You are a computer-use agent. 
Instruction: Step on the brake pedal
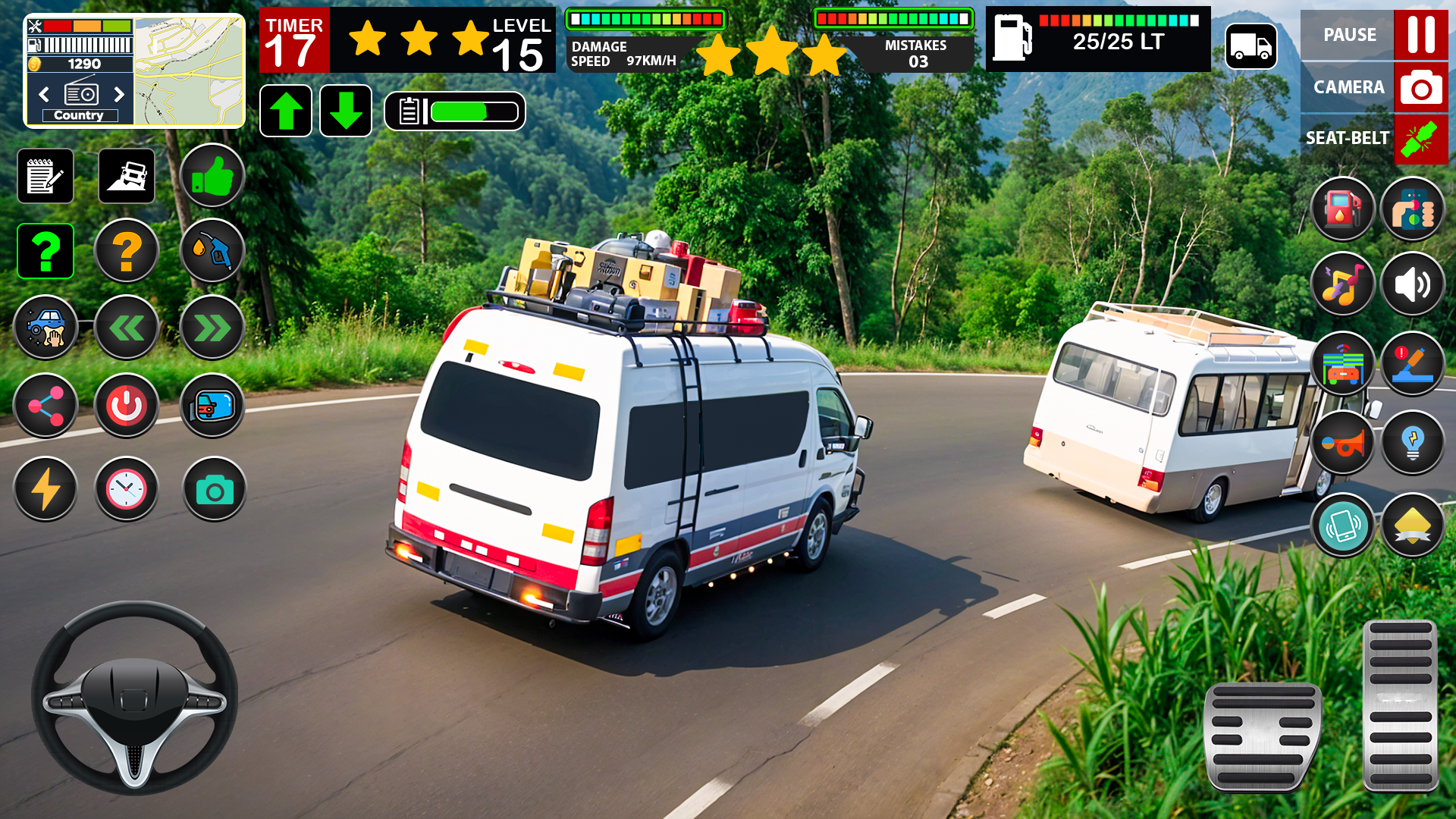coord(1263,736)
